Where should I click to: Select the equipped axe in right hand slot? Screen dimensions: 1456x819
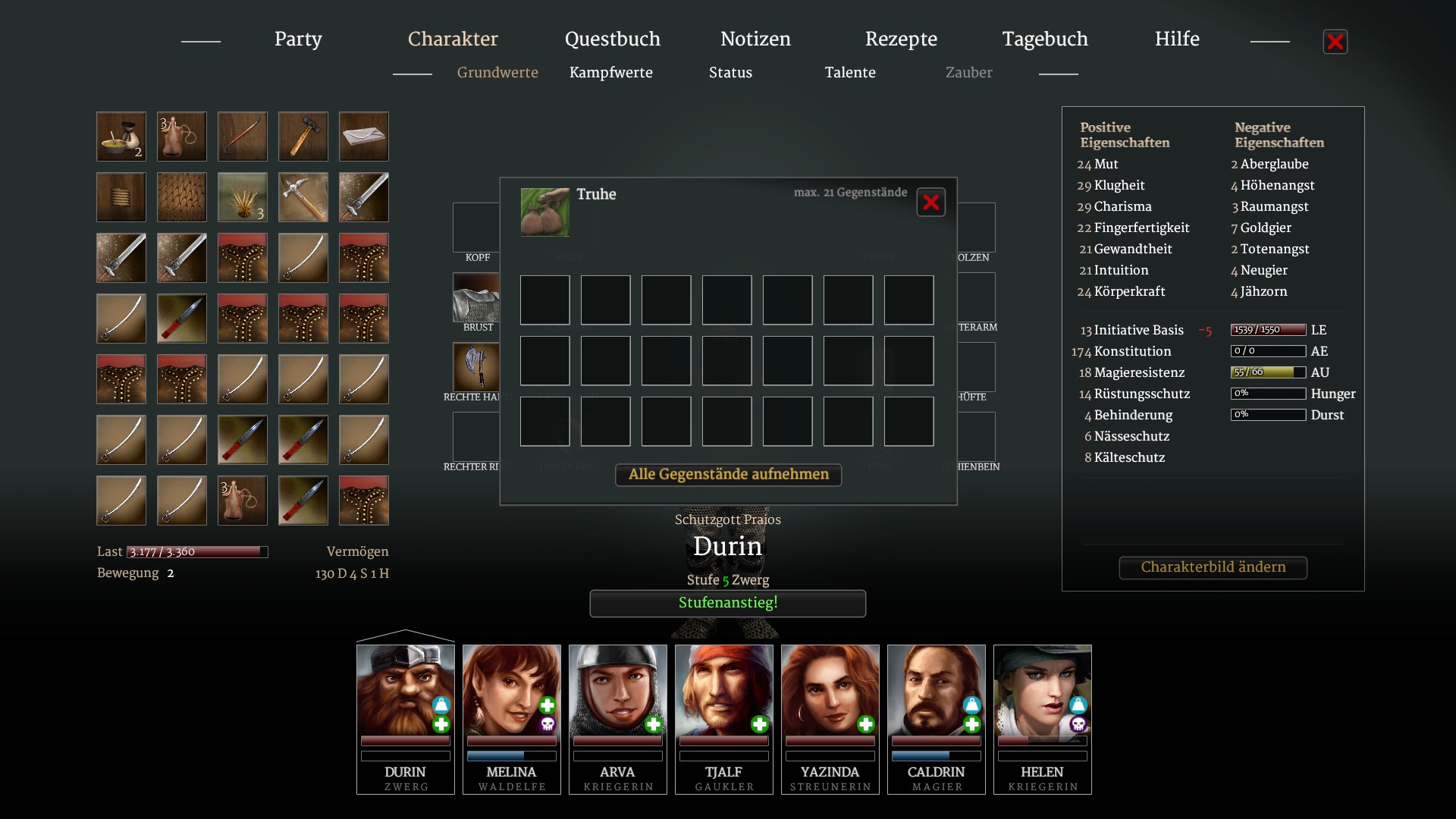(476, 367)
